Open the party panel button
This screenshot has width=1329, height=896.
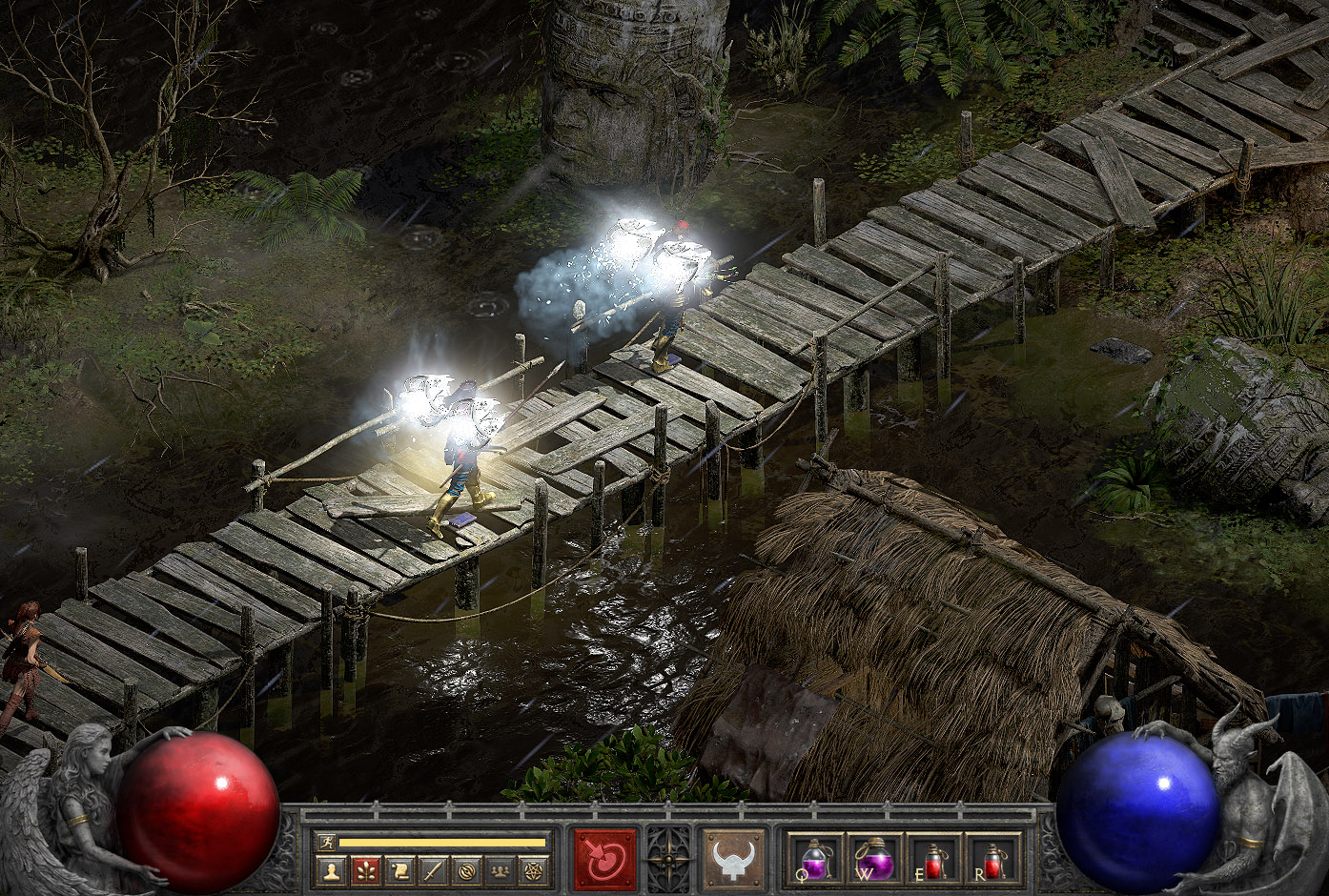pos(500,870)
